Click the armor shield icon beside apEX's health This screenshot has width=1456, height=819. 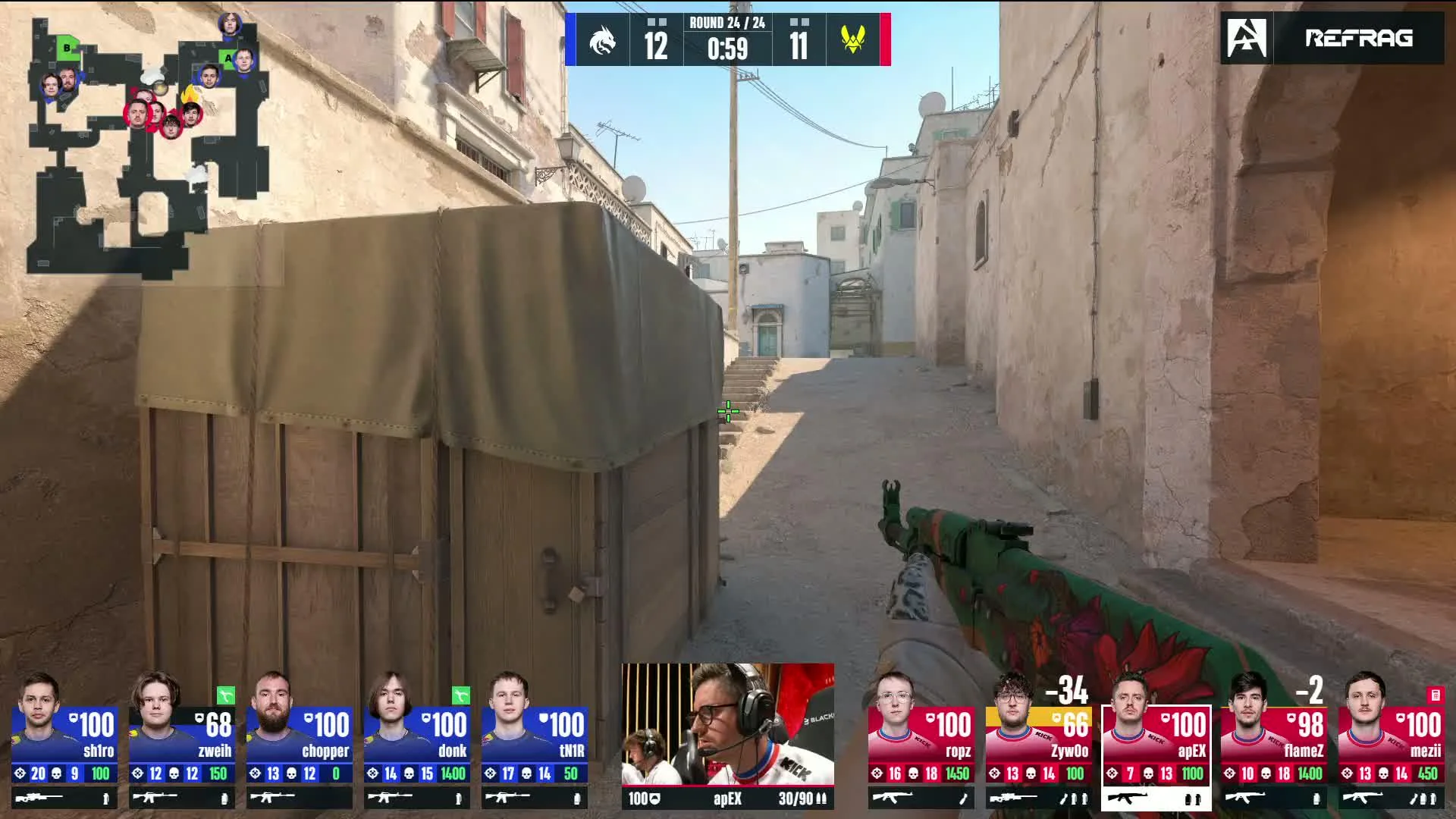click(x=1166, y=718)
